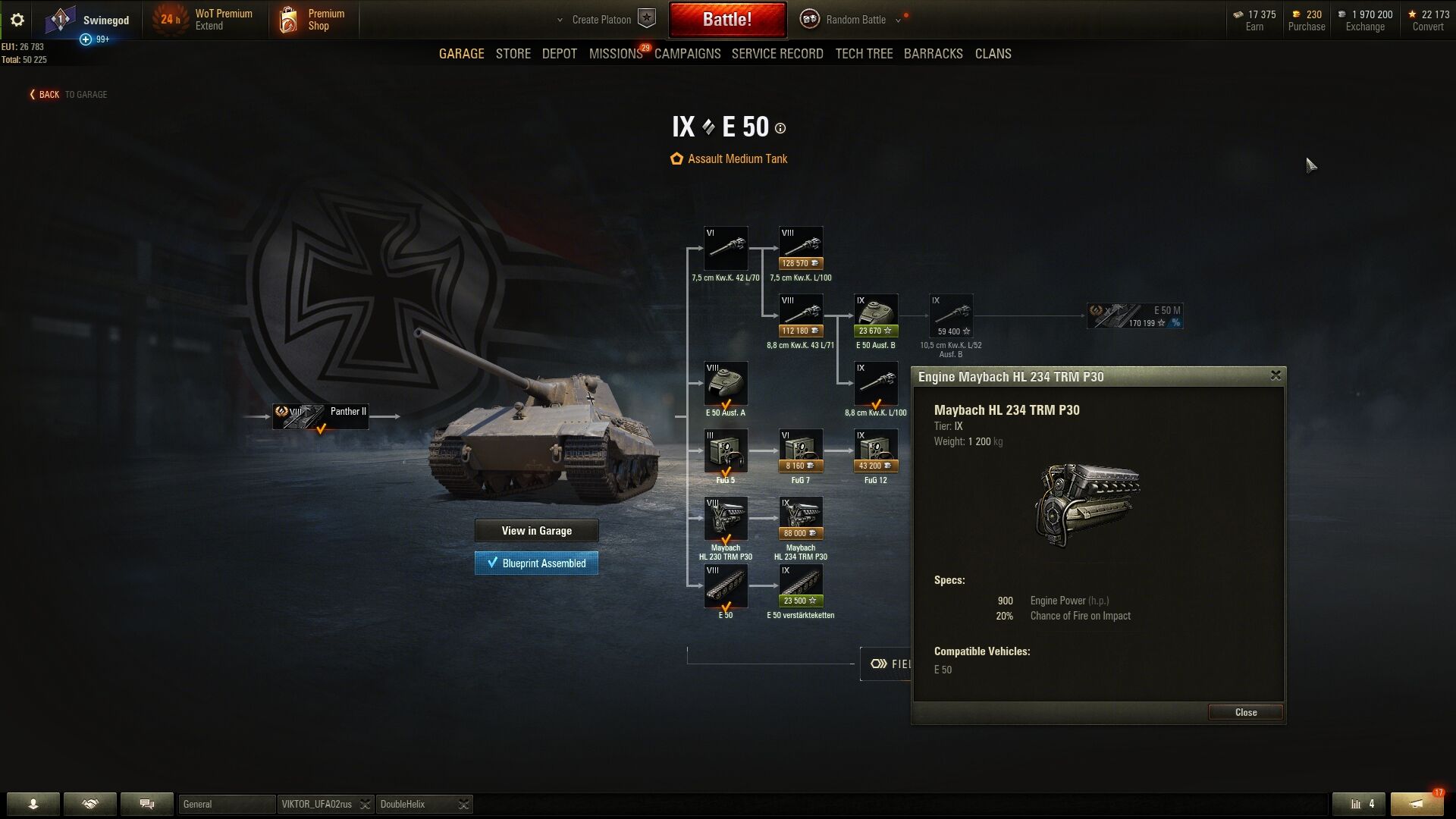Select the FuG 12 radio module

[x=875, y=451]
